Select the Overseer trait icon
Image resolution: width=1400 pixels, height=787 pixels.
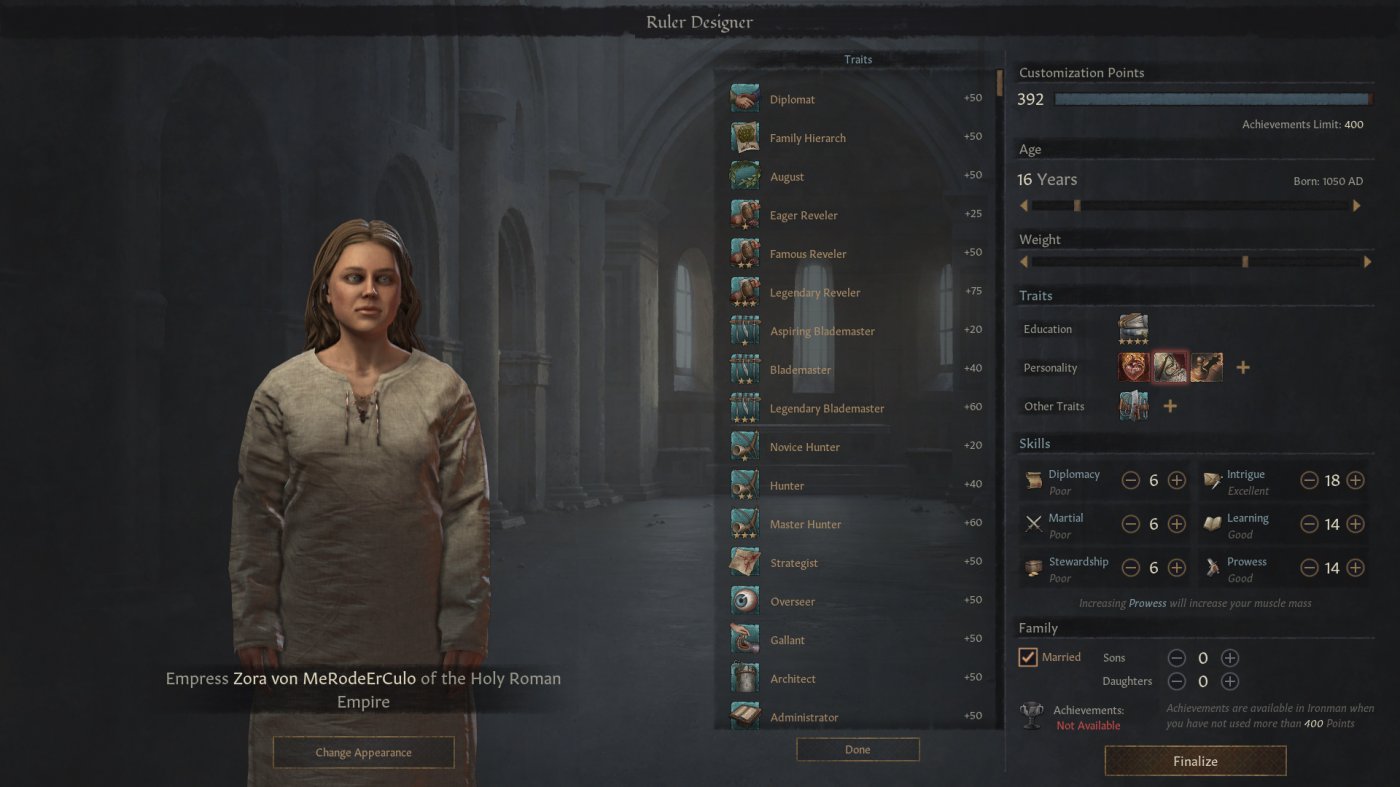(x=744, y=601)
